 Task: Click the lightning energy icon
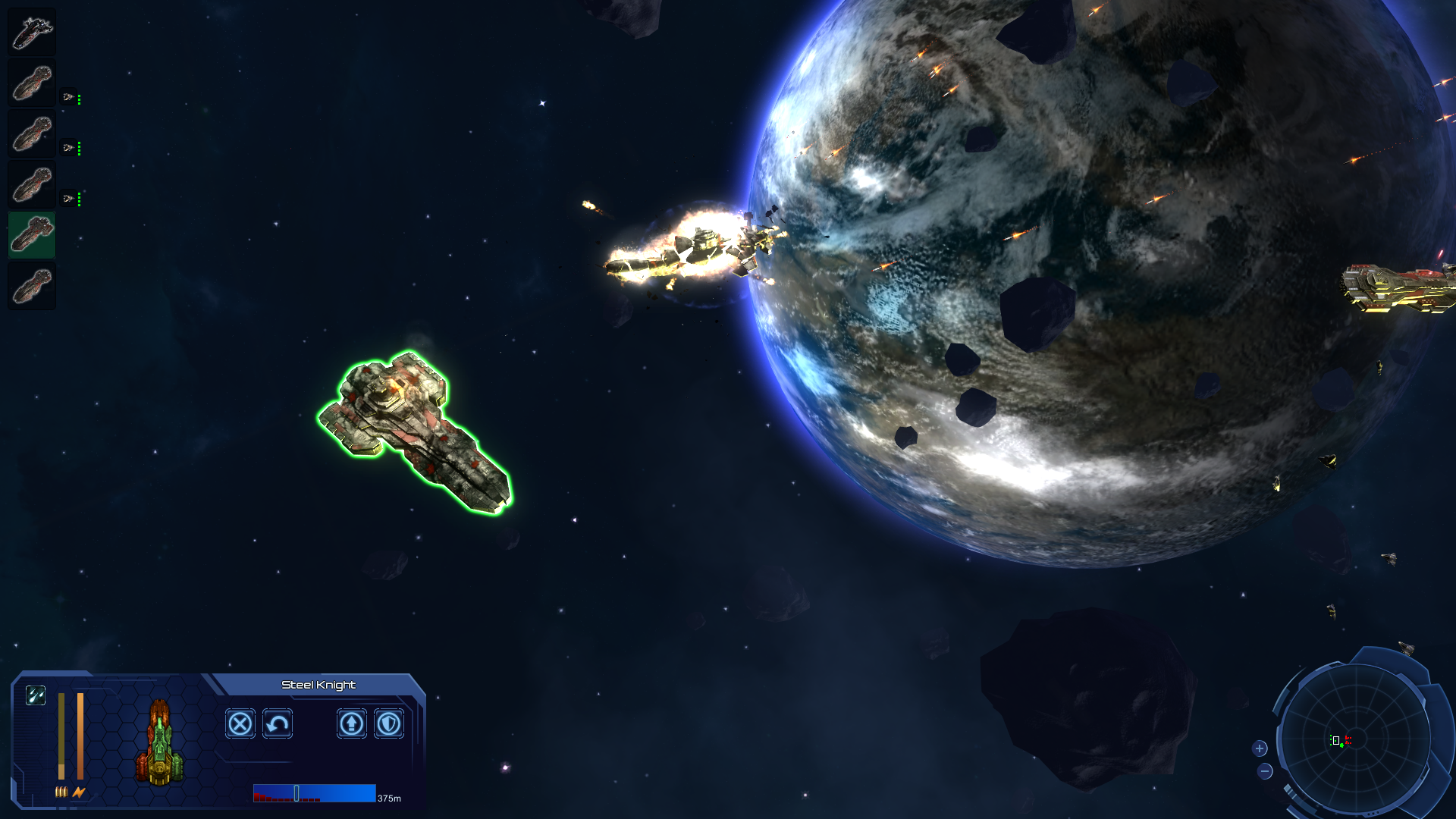[x=78, y=792]
